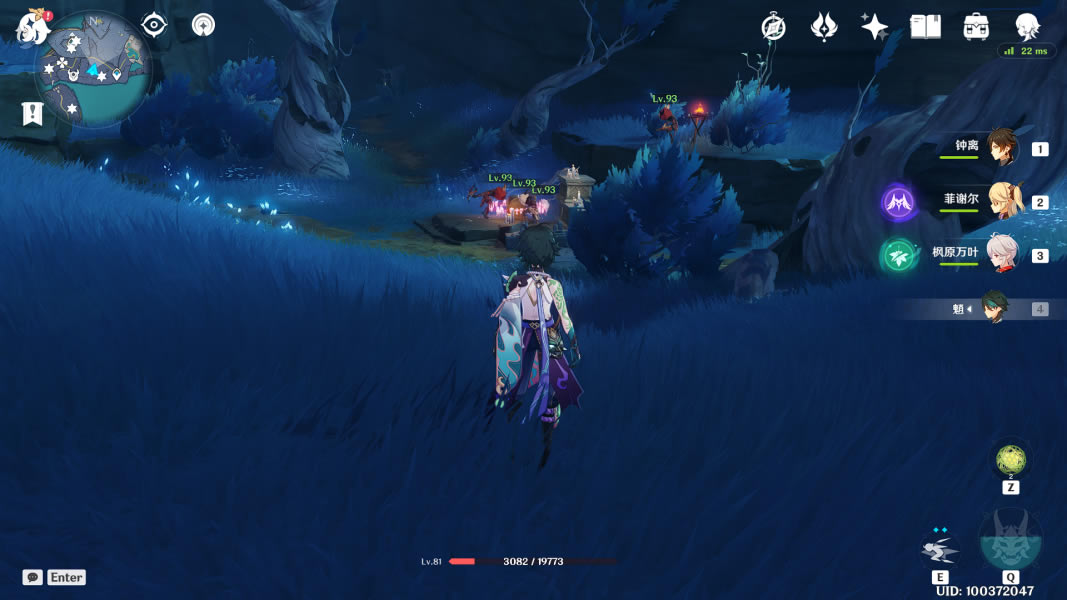The height and width of the screenshot is (600, 1067).
Task: Use the green gadget item
Action: [1010, 460]
